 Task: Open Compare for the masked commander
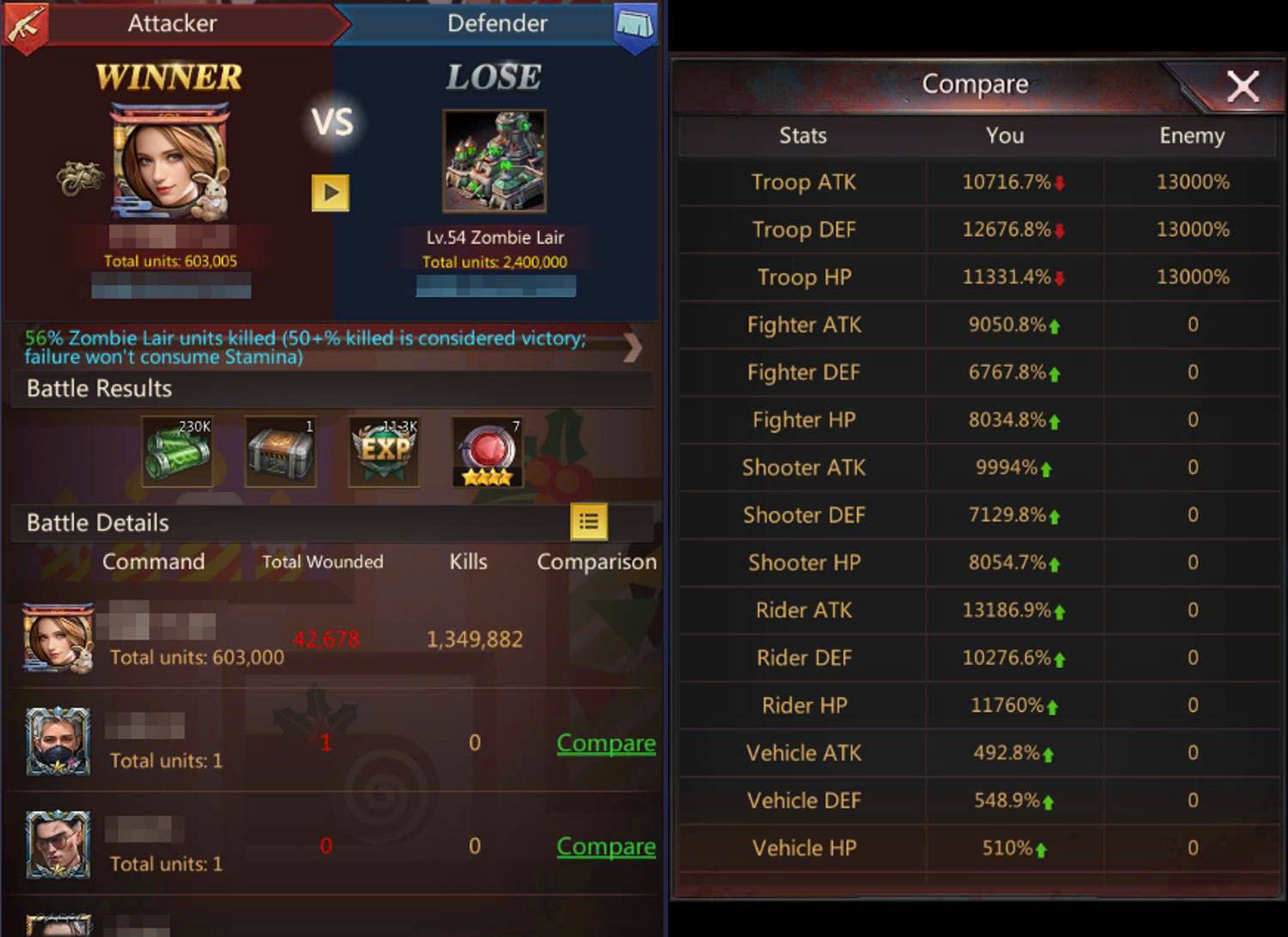point(605,743)
